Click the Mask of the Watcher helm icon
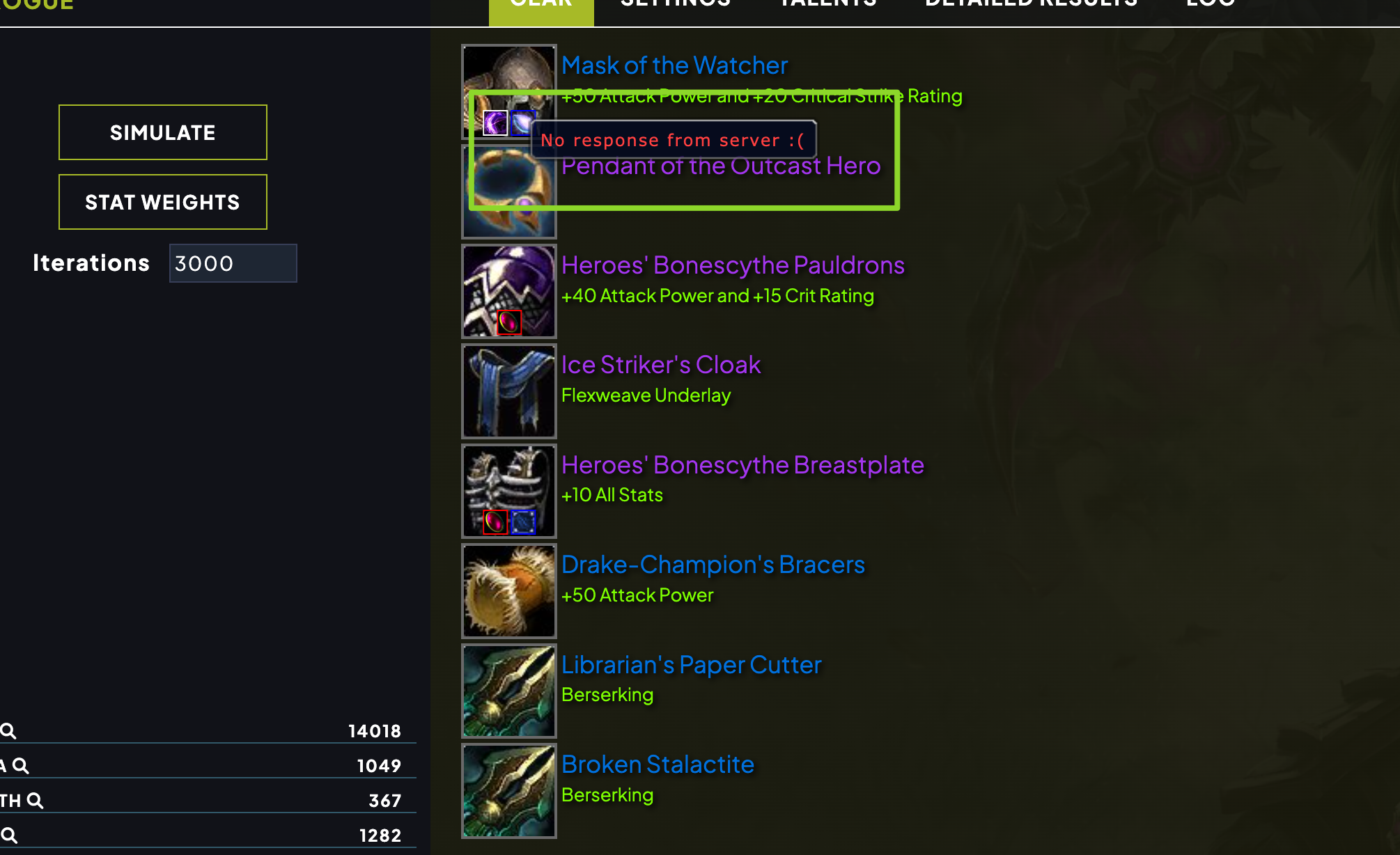The width and height of the screenshot is (1400, 855). click(x=509, y=77)
